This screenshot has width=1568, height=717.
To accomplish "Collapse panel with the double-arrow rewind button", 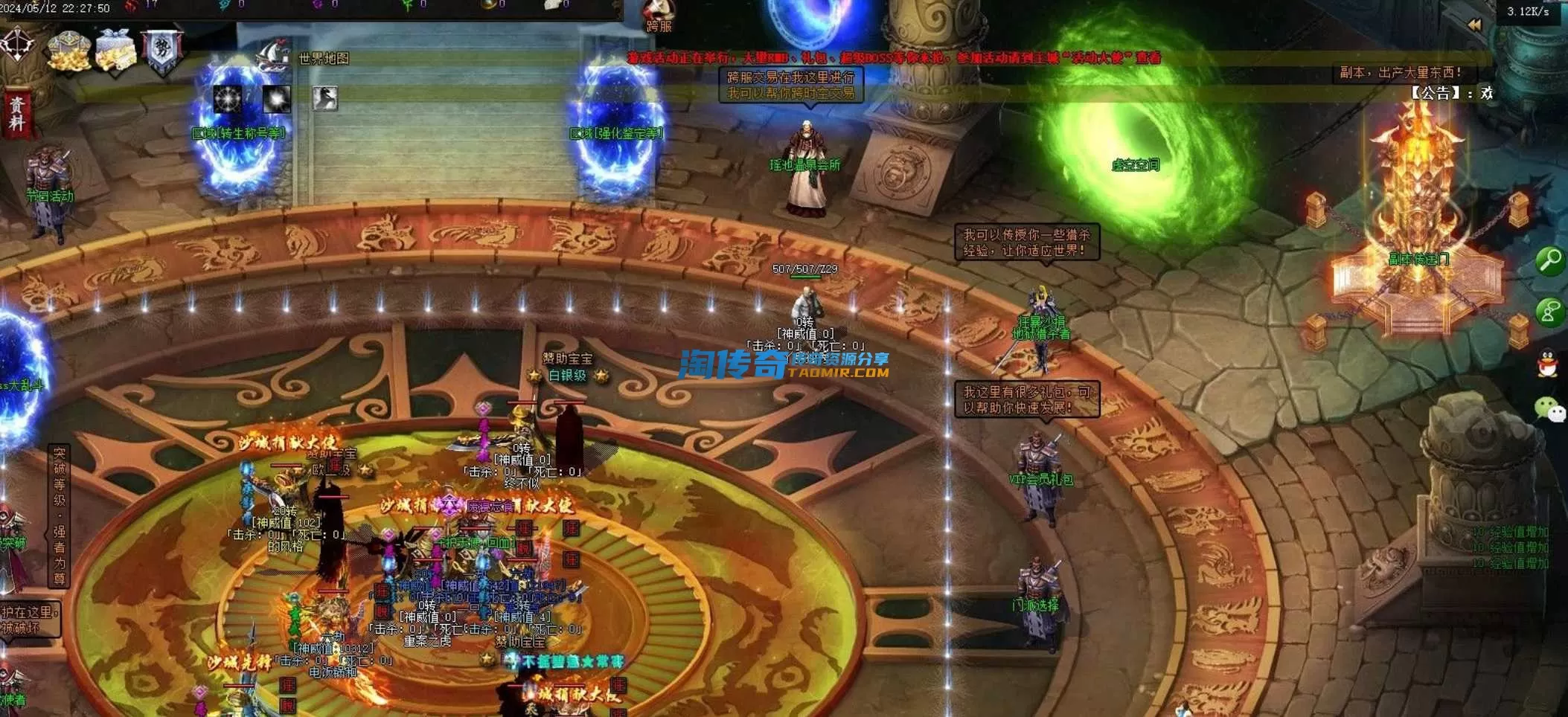I will point(1474,25).
